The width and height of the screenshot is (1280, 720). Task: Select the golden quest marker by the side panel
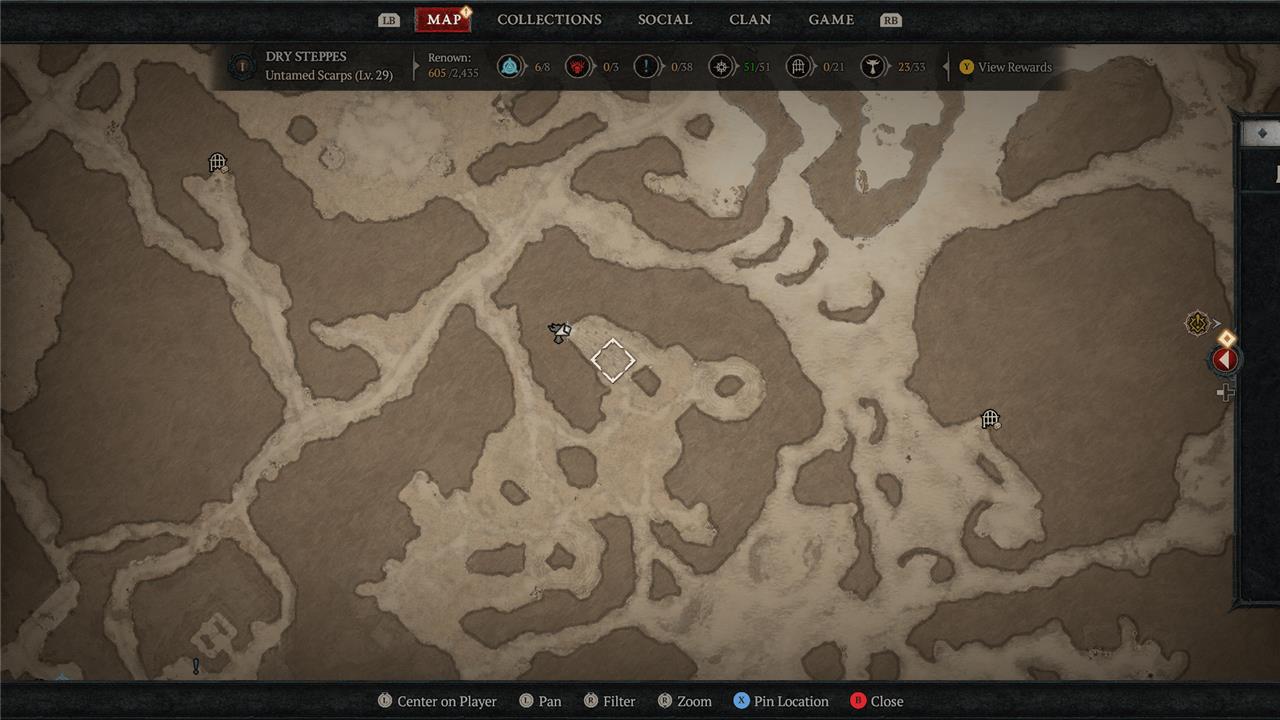coord(1197,323)
